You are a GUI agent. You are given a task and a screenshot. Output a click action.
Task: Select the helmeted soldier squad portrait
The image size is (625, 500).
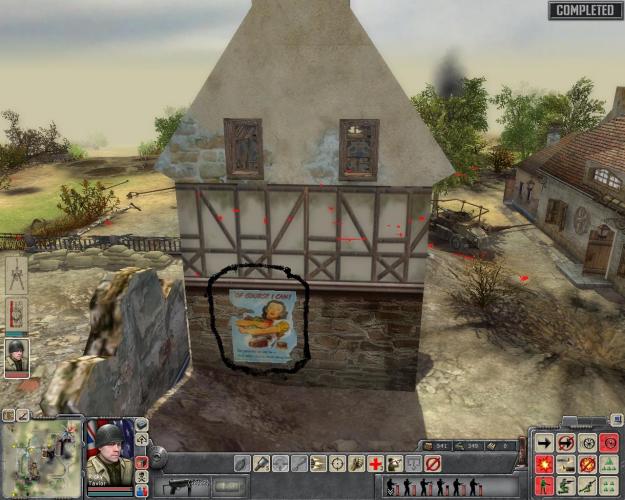click(17, 355)
